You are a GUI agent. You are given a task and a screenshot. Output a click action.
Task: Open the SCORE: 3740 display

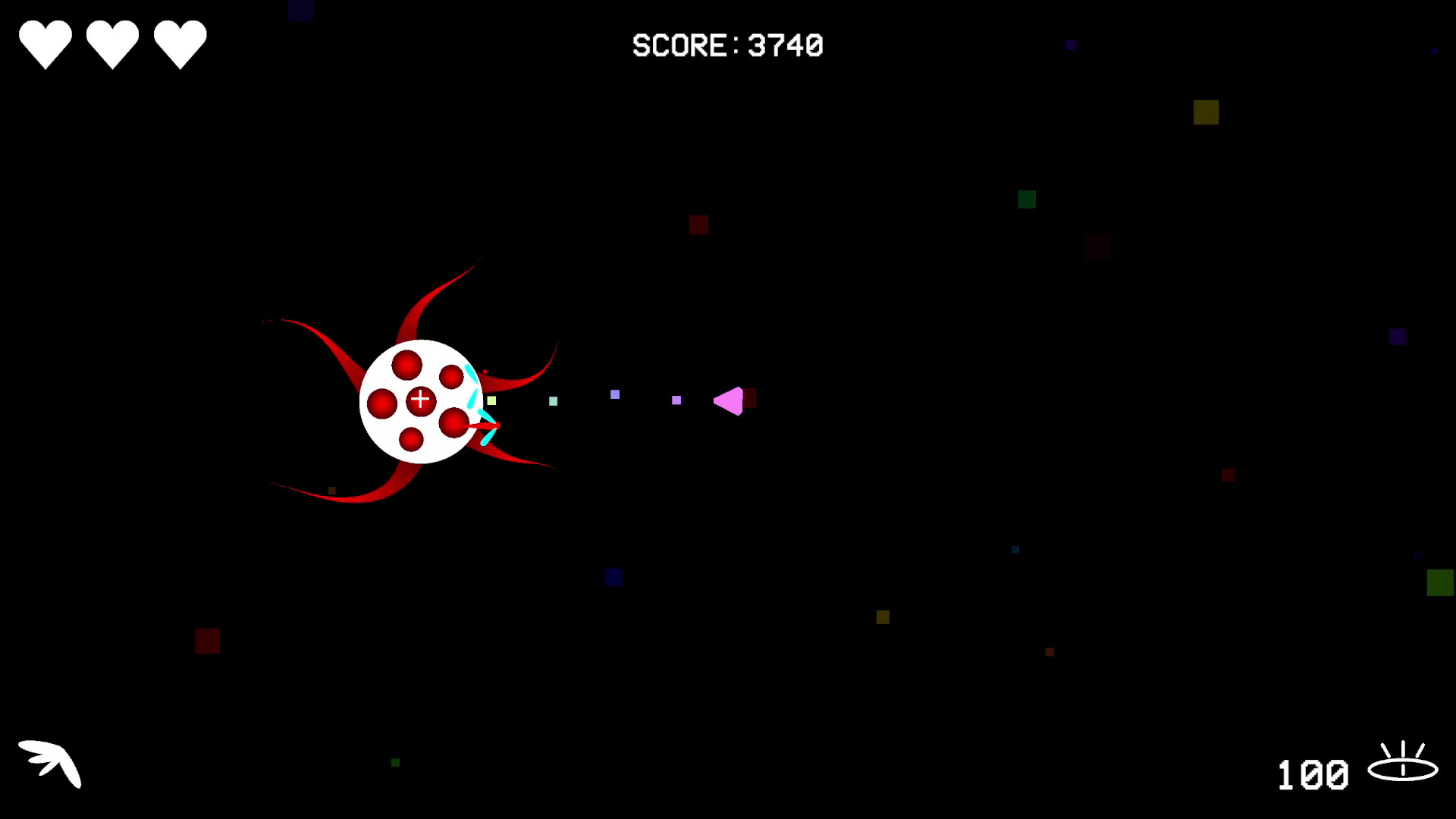pyautogui.click(x=728, y=45)
